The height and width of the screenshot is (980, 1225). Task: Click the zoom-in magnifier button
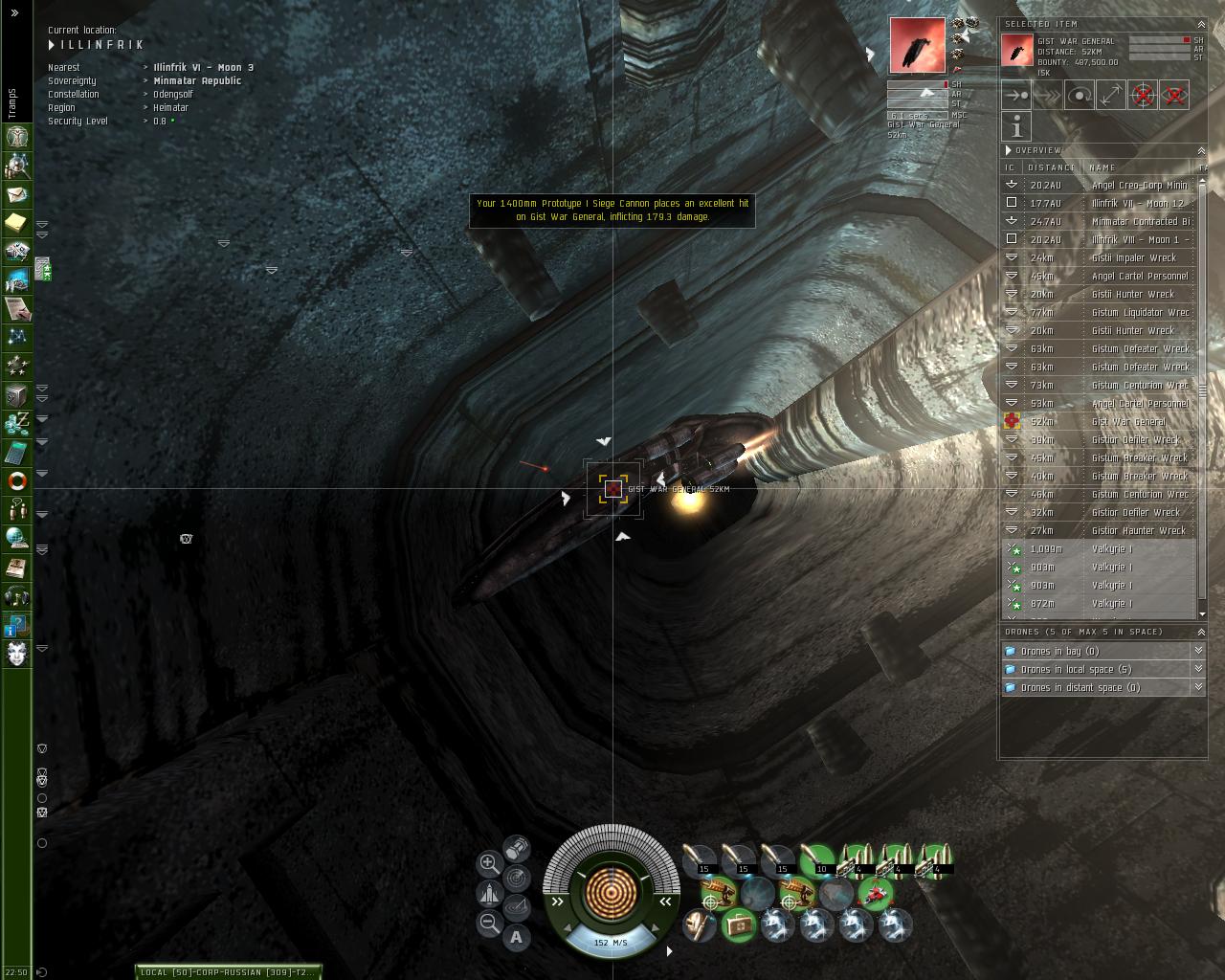click(x=489, y=862)
